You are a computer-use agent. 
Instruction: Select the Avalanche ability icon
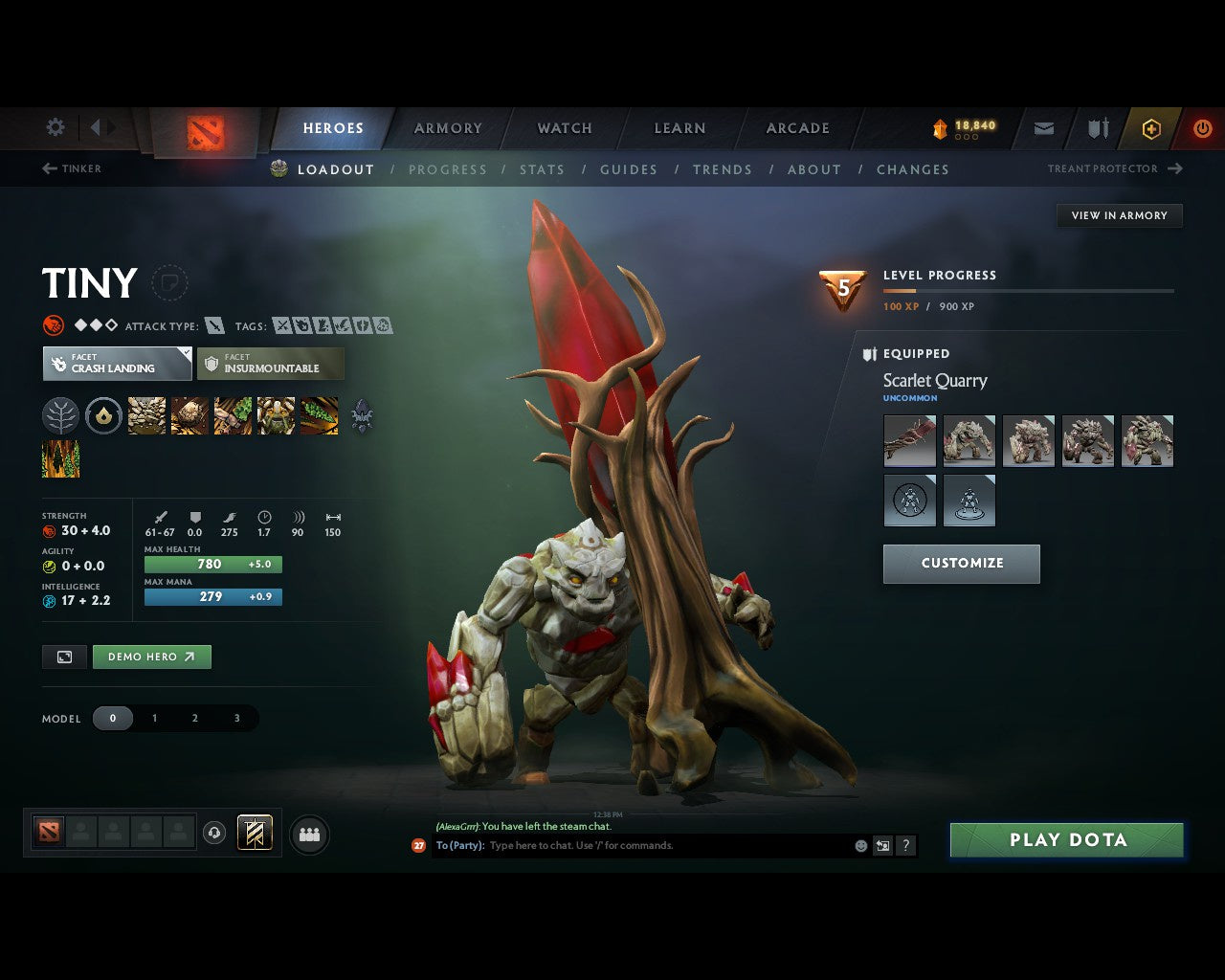[x=145, y=416]
